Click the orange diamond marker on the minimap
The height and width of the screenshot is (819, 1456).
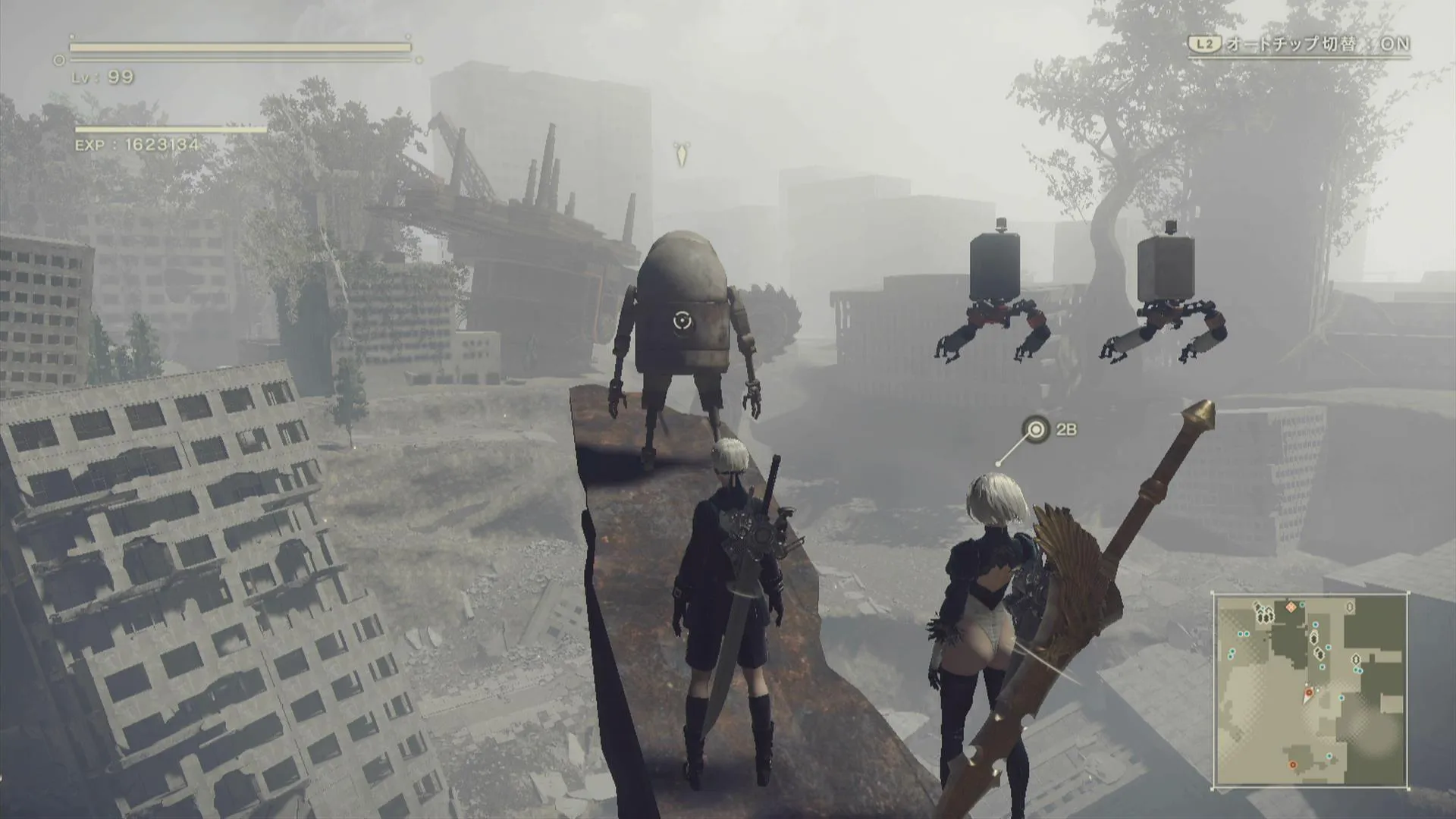pyautogui.click(x=1291, y=607)
